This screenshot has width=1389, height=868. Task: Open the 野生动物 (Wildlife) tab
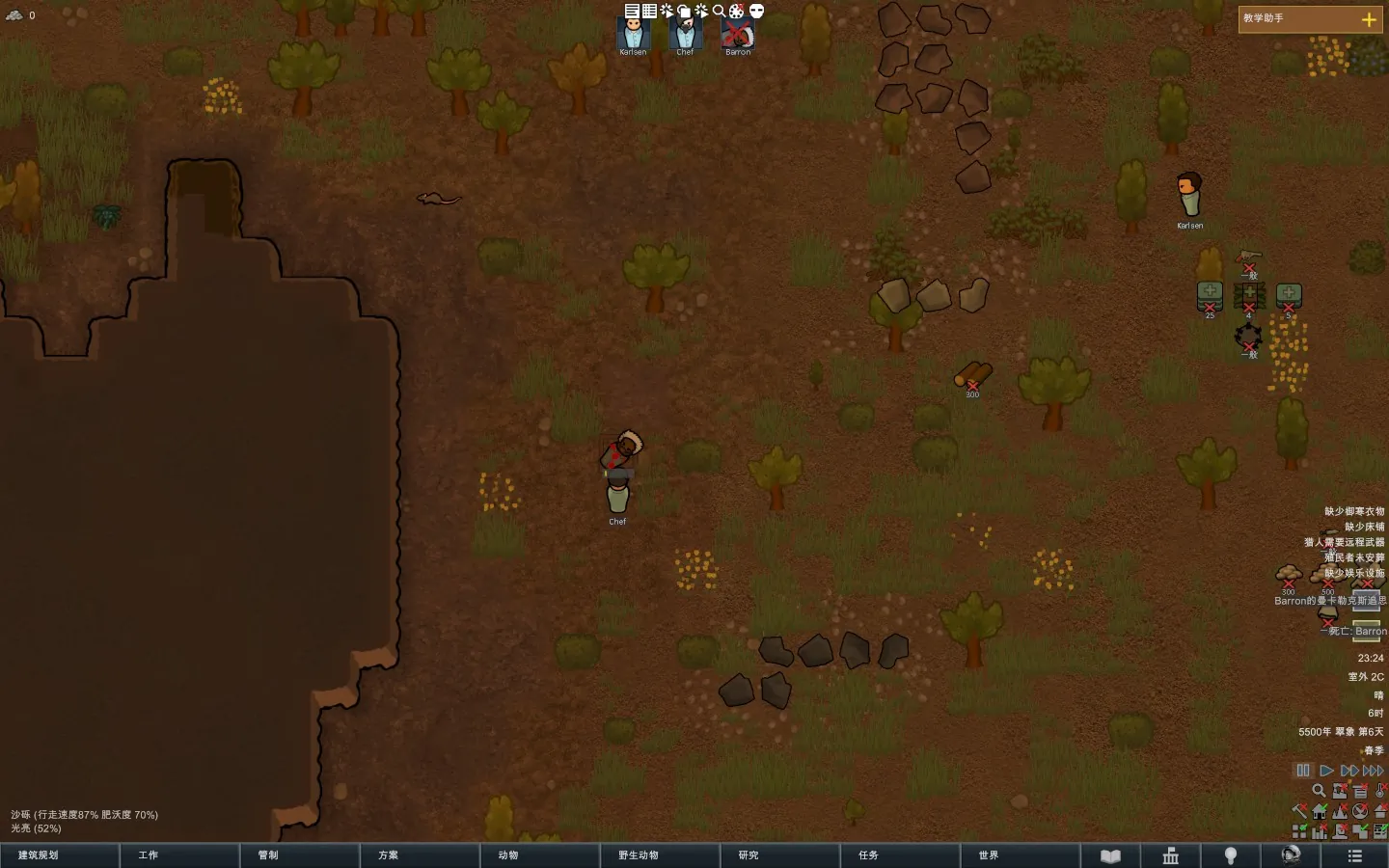tap(660, 855)
